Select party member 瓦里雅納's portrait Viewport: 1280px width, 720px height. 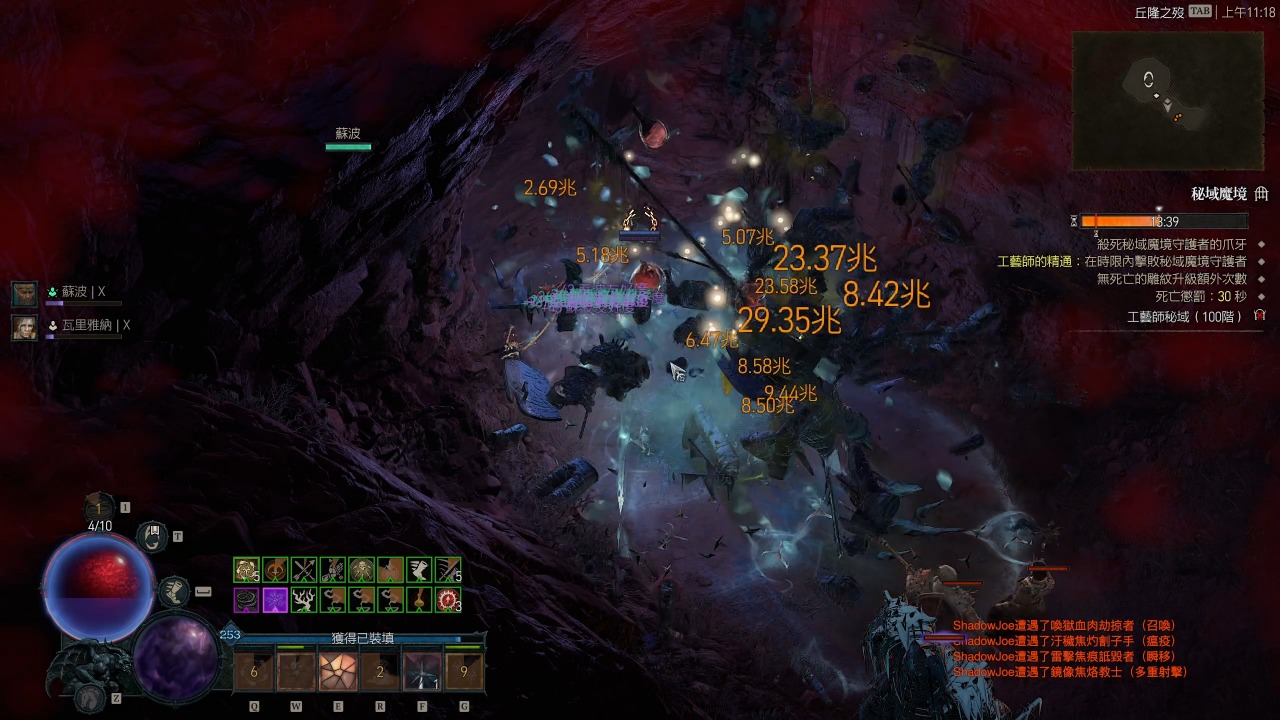click(x=24, y=326)
